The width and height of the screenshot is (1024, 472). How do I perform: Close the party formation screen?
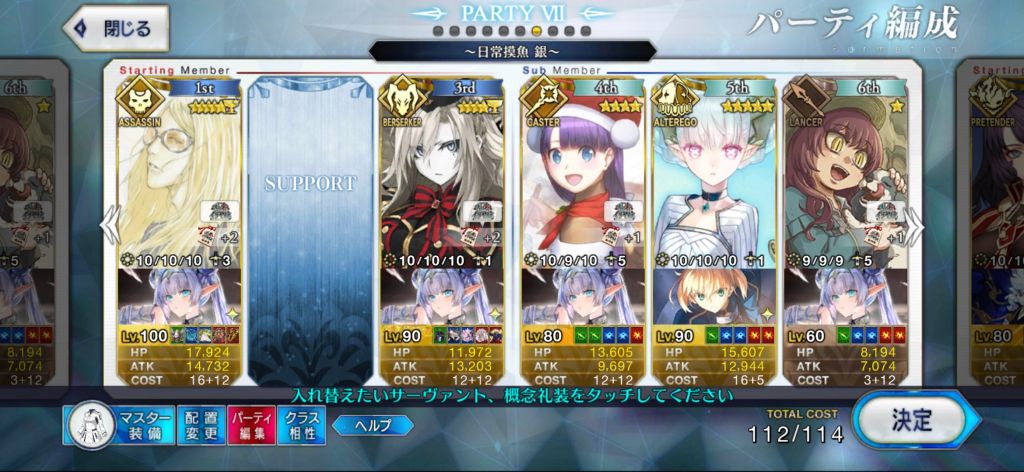[x=112, y=29]
